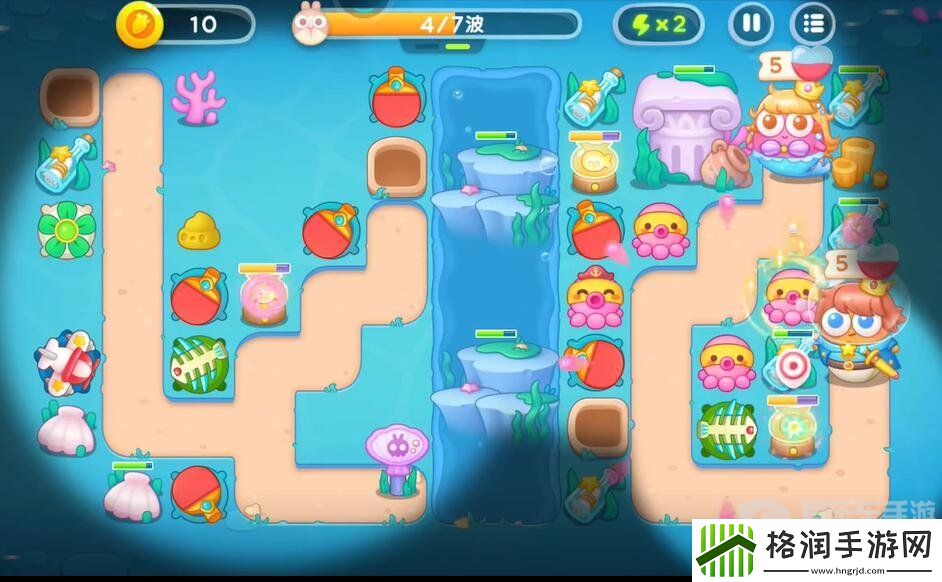Toggle the x2 game speed button
Viewport: 942px width, 582px height.
(x=658, y=24)
